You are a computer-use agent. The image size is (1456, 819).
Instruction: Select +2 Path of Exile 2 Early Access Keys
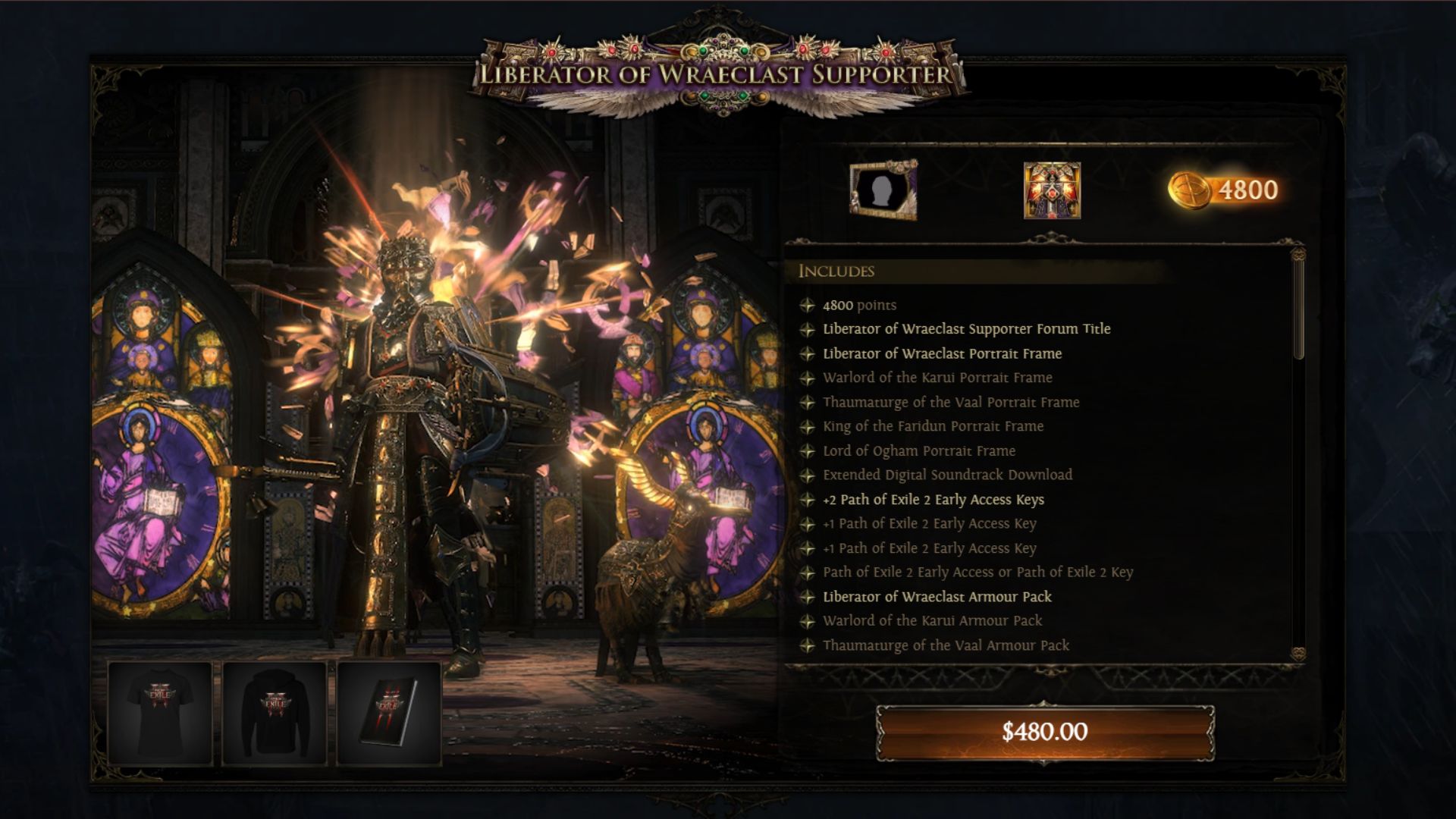click(x=933, y=499)
